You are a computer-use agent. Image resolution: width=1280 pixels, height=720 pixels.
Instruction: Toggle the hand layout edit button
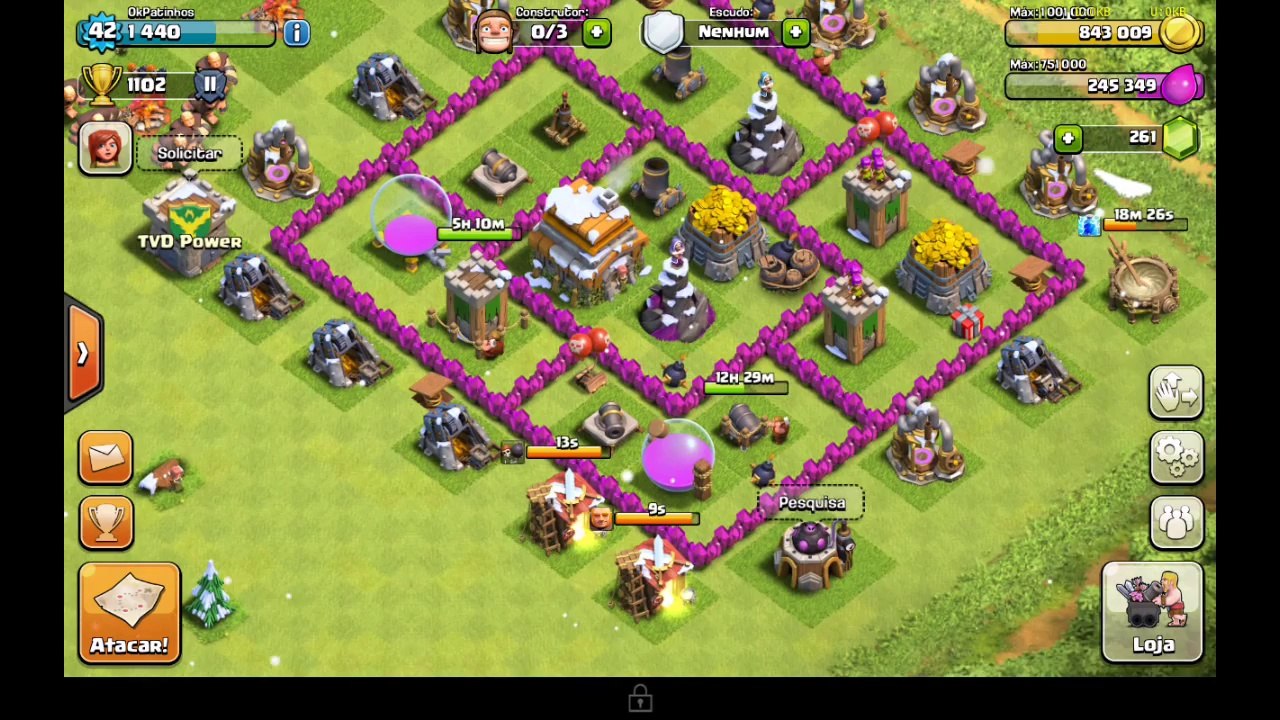[1176, 392]
